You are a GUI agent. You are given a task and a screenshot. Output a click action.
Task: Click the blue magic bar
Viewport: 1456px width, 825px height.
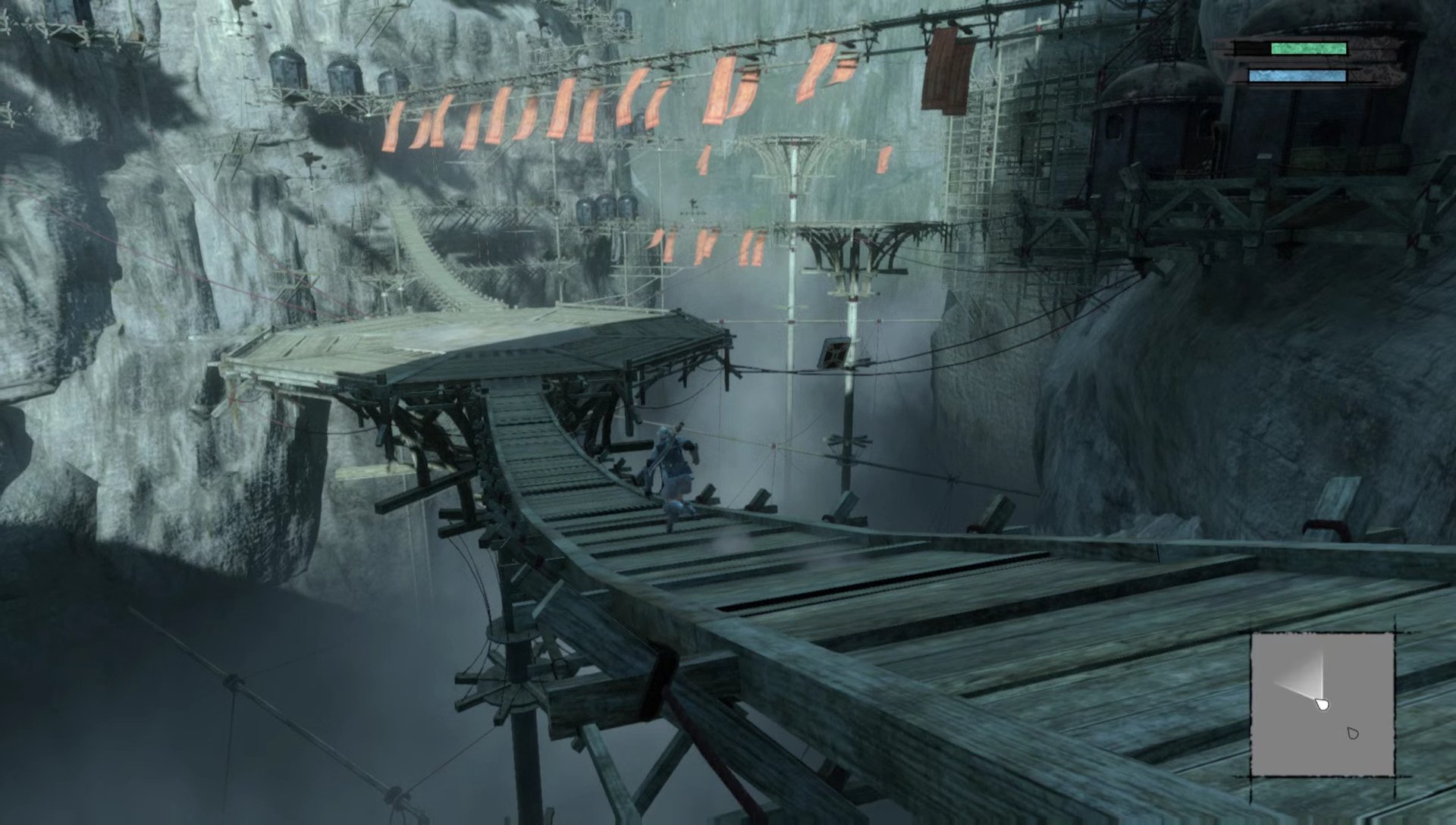tap(1297, 76)
